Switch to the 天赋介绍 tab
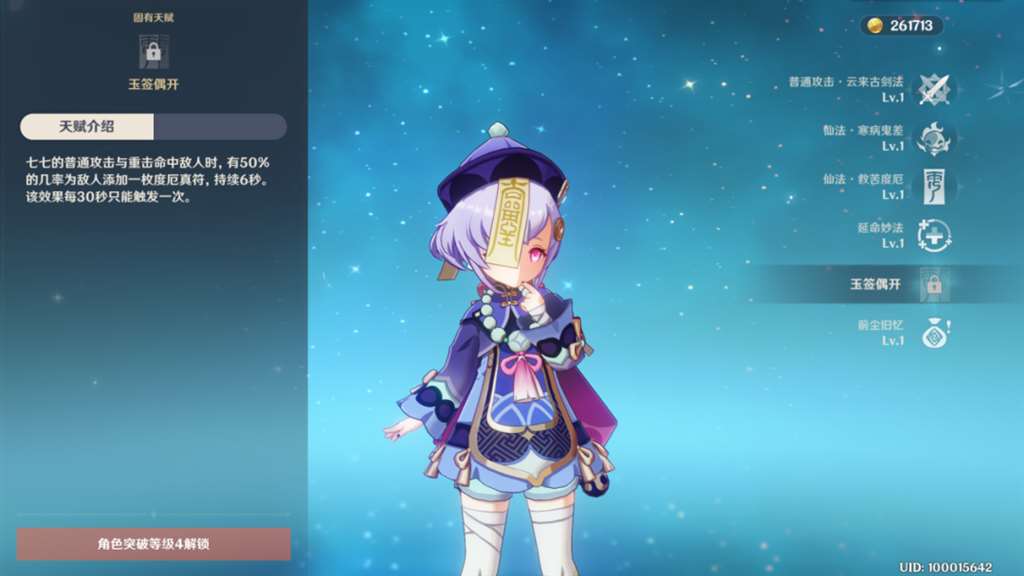This screenshot has height=576, width=1024. tap(87, 126)
